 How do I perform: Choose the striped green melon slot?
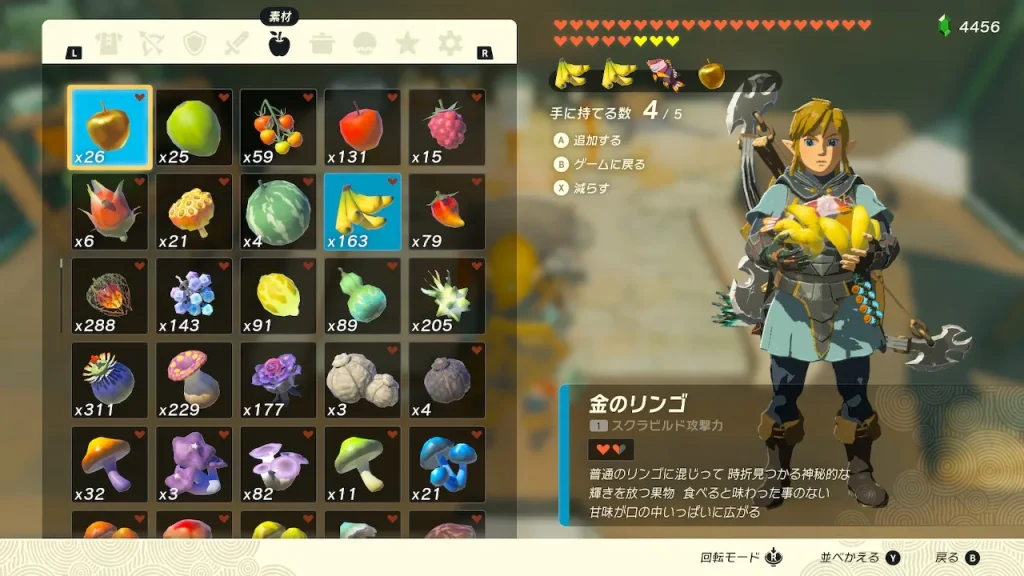(278, 211)
